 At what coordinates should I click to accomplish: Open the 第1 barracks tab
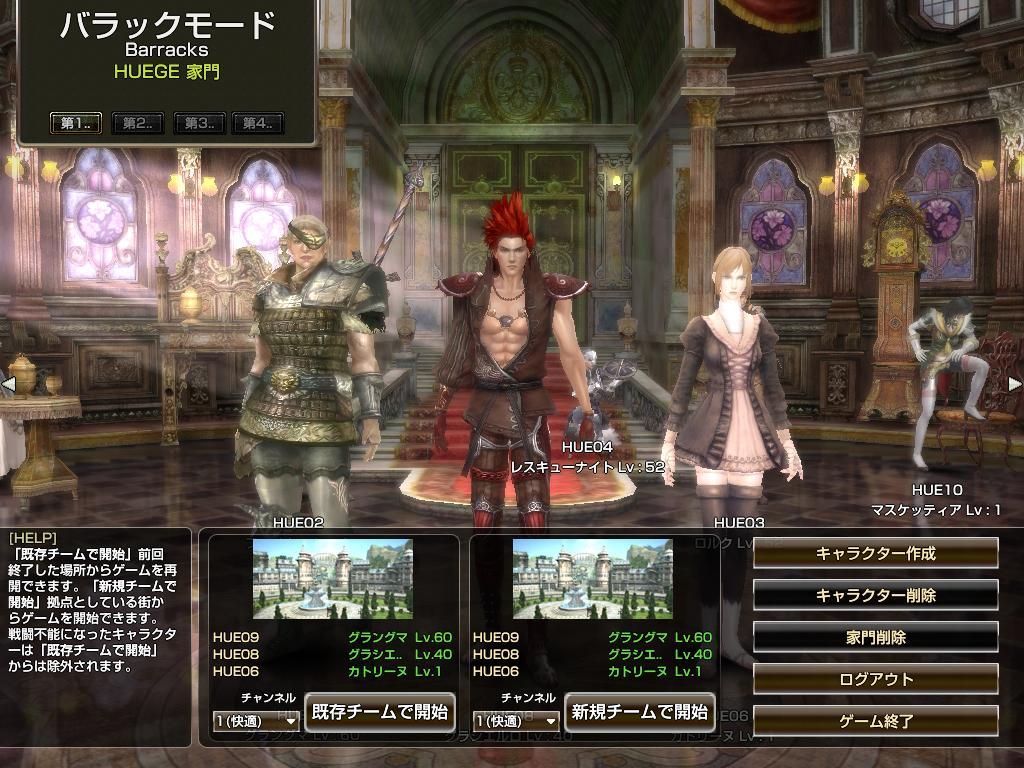(x=76, y=123)
